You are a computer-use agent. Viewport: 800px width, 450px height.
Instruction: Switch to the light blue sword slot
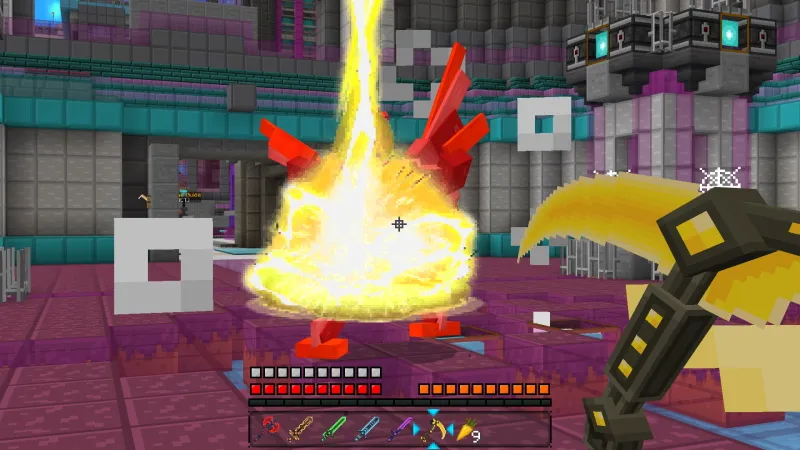tap(367, 429)
